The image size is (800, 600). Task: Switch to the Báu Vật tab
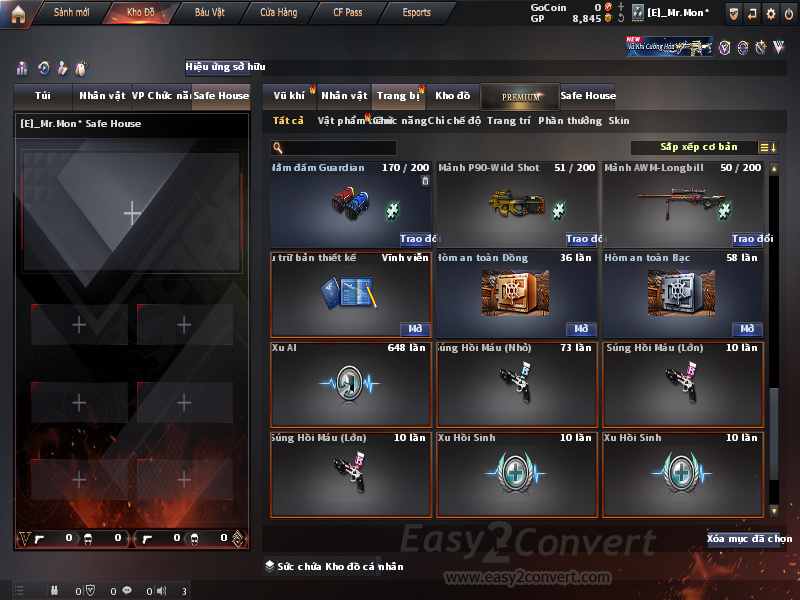pos(209,13)
